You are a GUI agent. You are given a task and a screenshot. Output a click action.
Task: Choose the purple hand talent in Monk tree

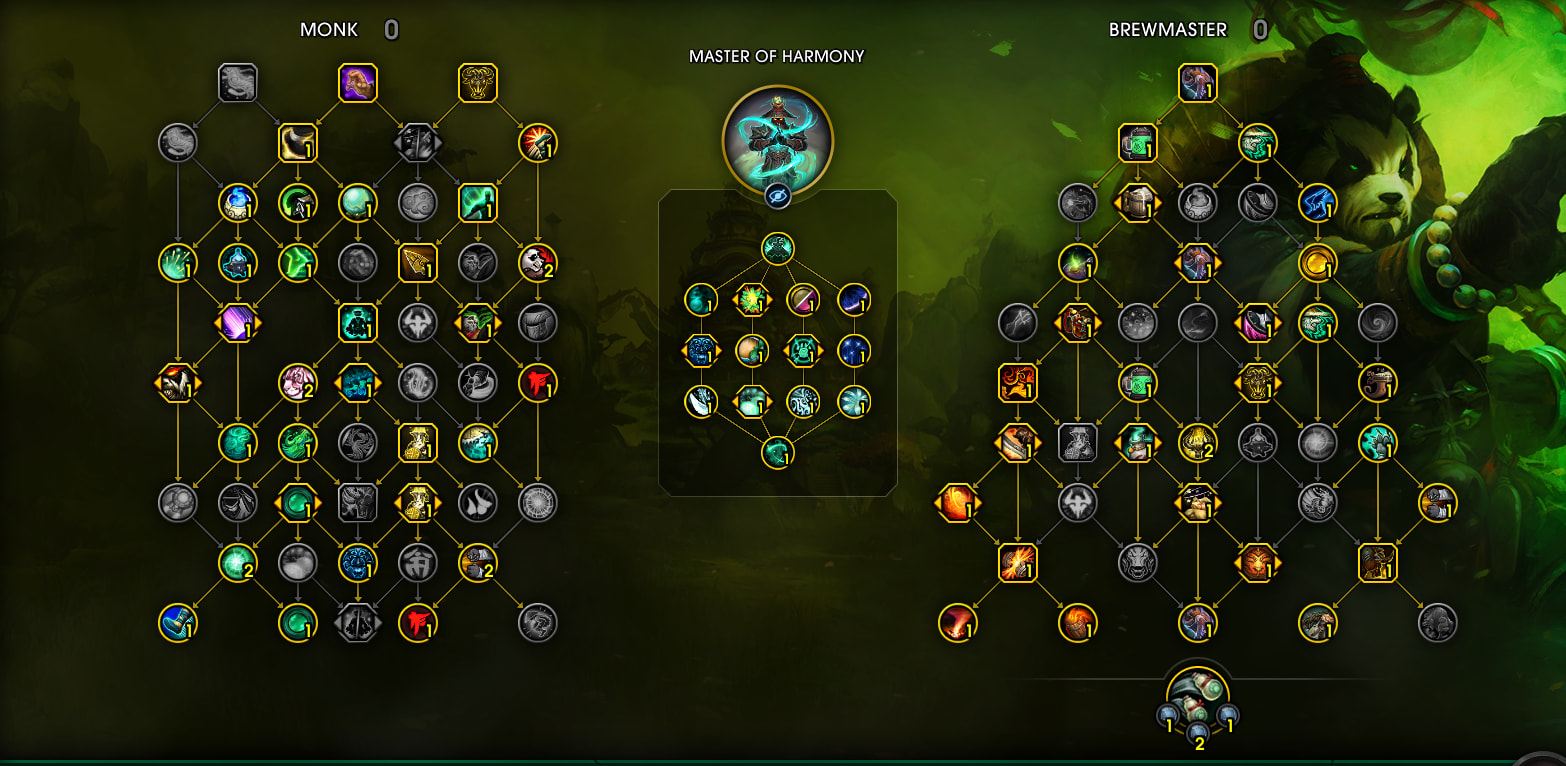358,83
